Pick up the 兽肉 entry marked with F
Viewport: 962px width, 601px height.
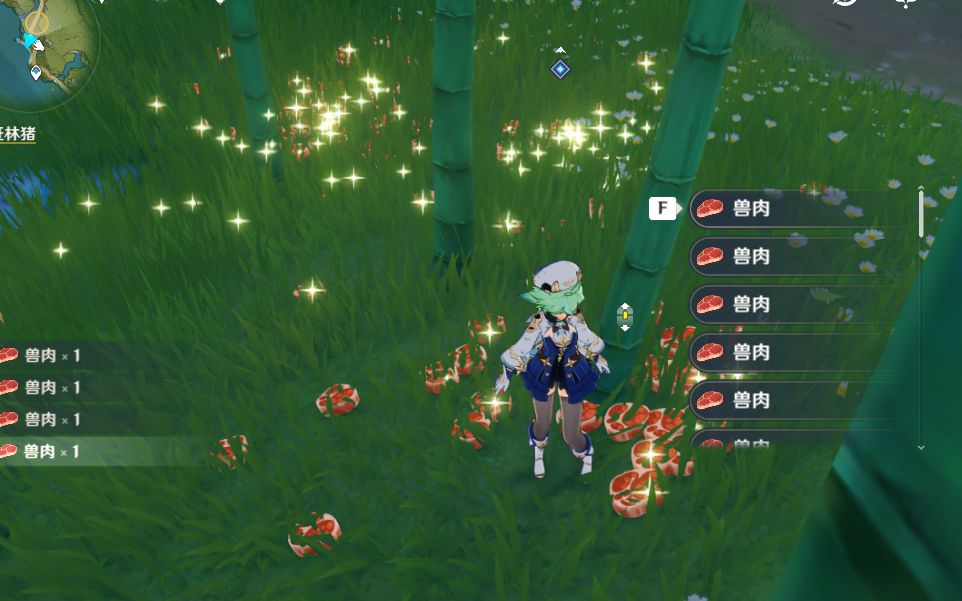tap(790, 209)
